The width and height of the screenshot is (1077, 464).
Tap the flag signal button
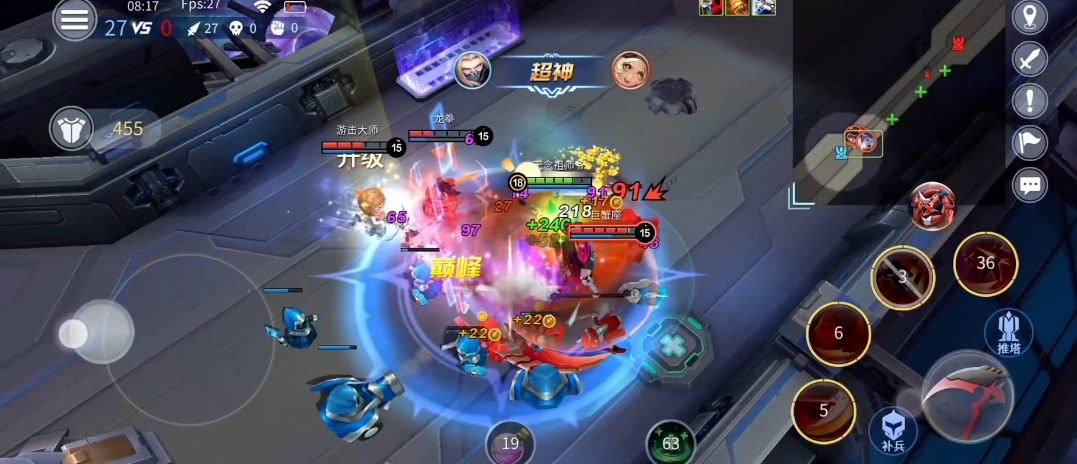point(1029,143)
